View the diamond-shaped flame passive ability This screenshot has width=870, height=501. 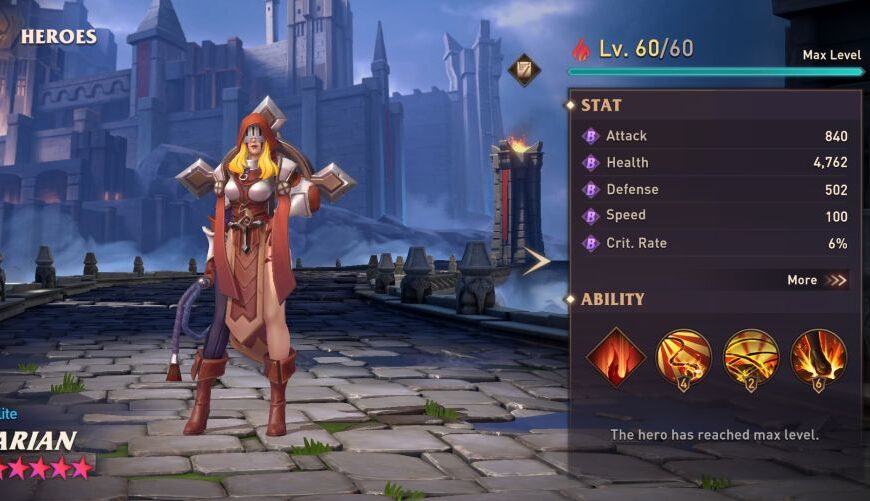615,357
